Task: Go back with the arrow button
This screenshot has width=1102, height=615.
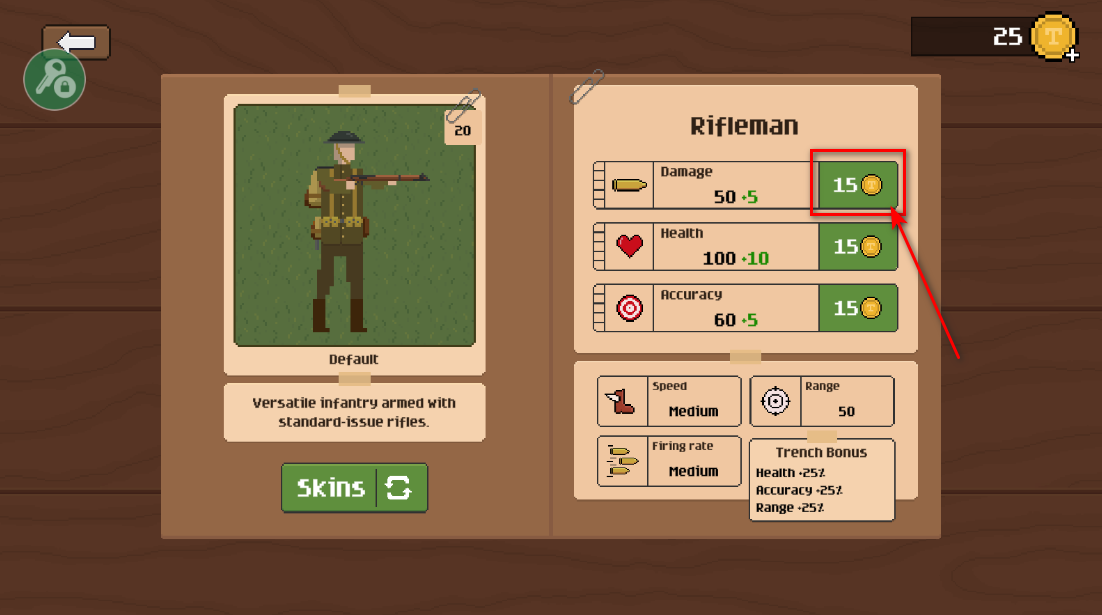Action: tap(77, 41)
